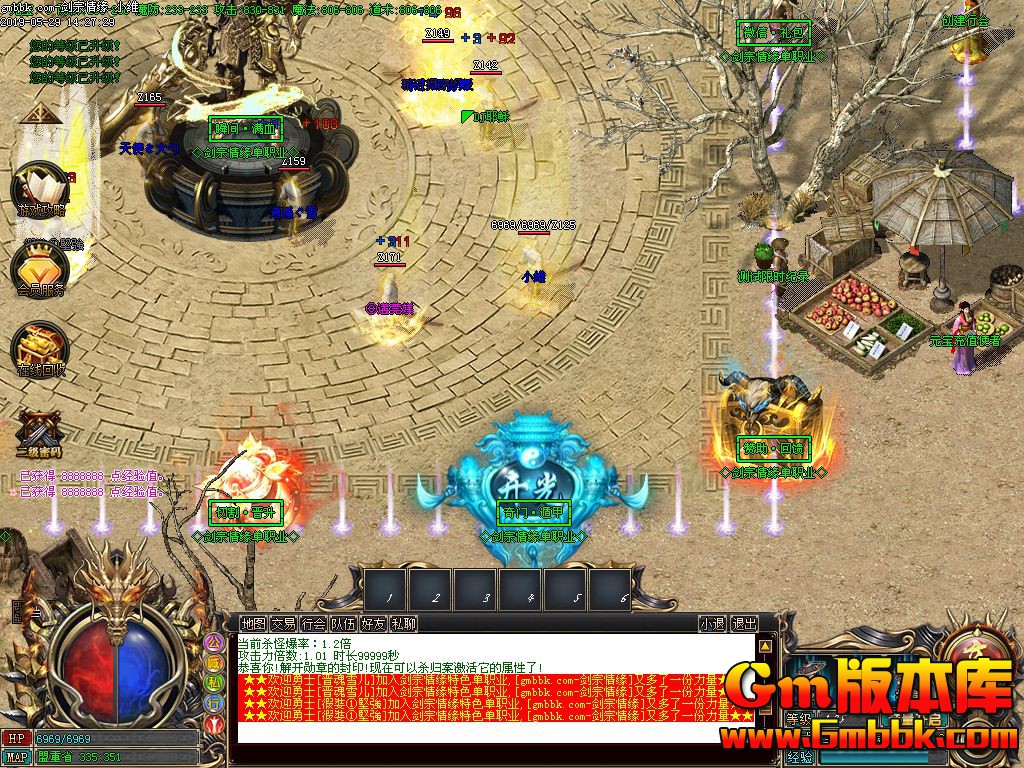Open the 在线回收 online recycle chest

tap(40, 350)
